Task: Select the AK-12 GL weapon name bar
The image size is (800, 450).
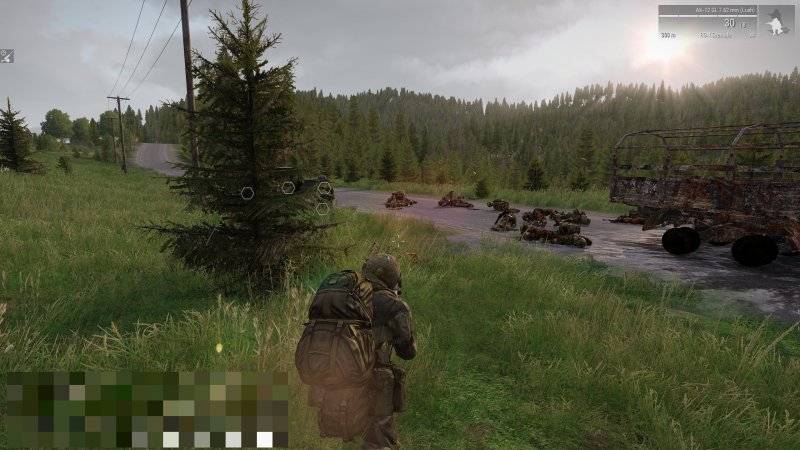Action: [707, 10]
